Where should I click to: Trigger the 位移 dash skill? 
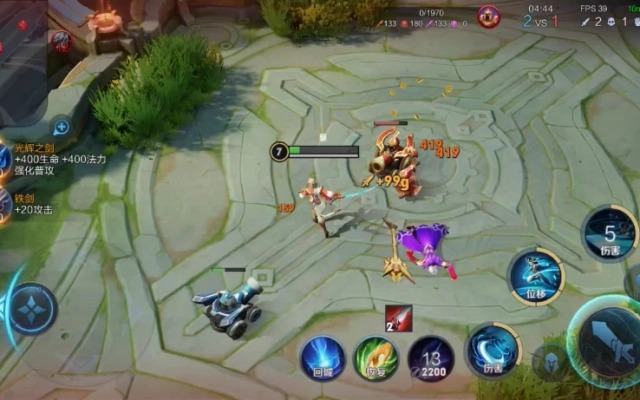pos(536,276)
